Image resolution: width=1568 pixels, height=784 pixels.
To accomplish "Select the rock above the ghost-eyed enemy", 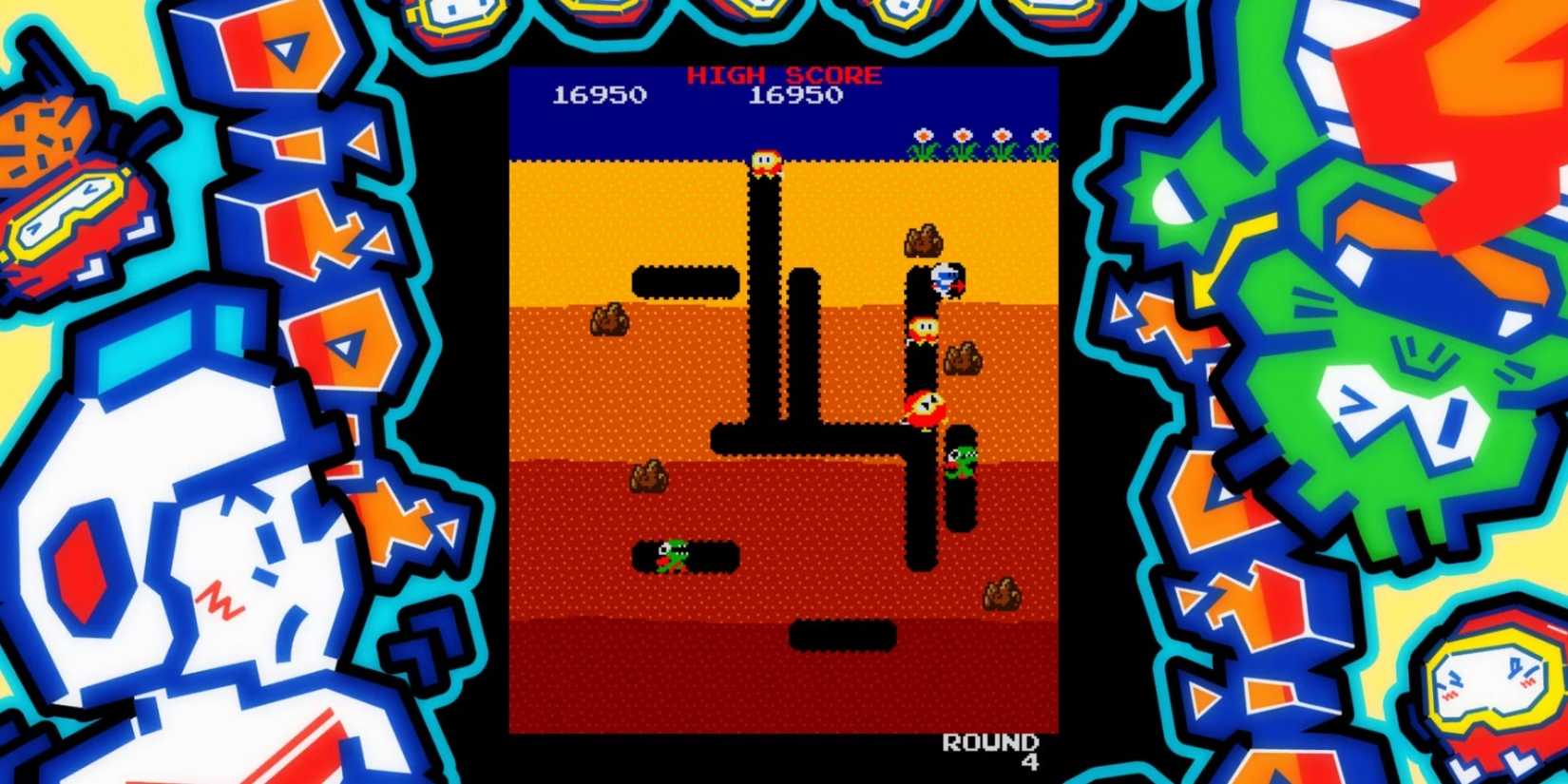I will (924, 242).
